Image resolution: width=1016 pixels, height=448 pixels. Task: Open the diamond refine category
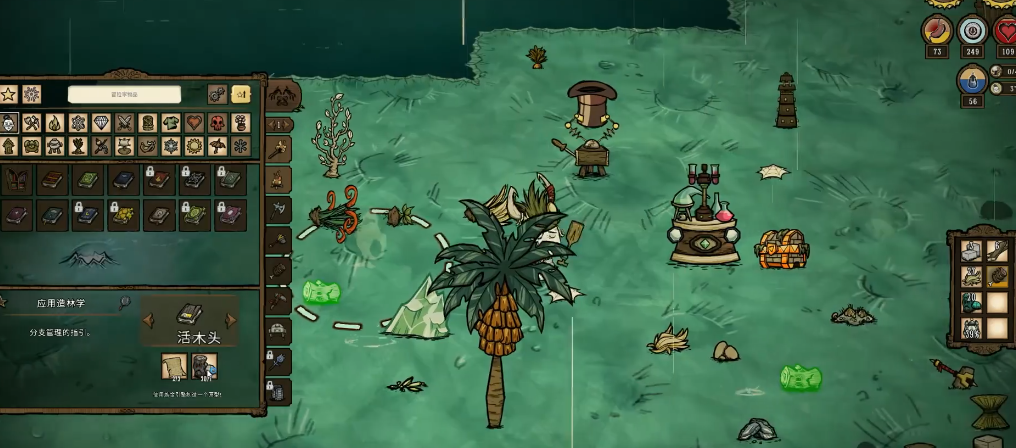pyautogui.click(x=101, y=123)
